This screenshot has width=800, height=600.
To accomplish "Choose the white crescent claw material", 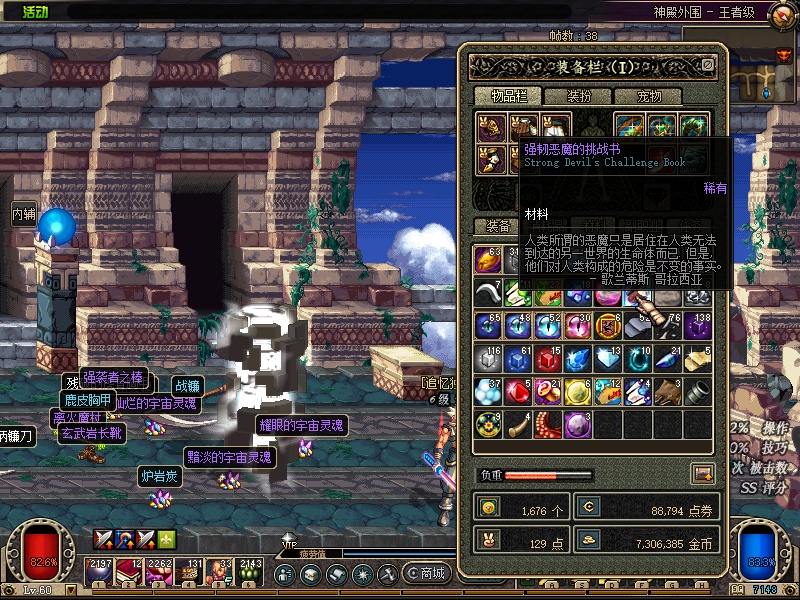I will click(489, 292).
